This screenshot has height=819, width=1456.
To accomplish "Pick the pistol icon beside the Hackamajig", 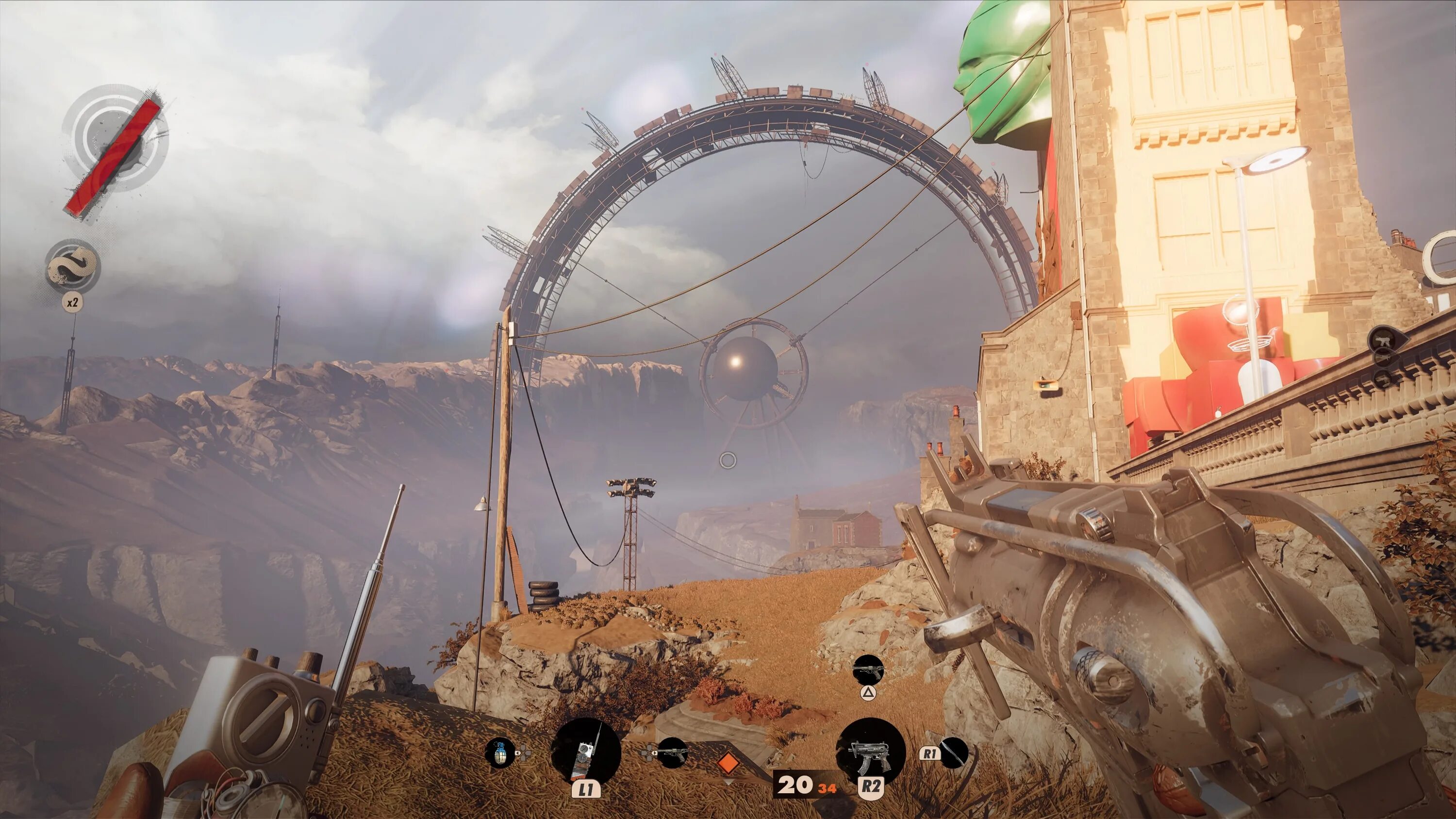I will pos(673,753).
